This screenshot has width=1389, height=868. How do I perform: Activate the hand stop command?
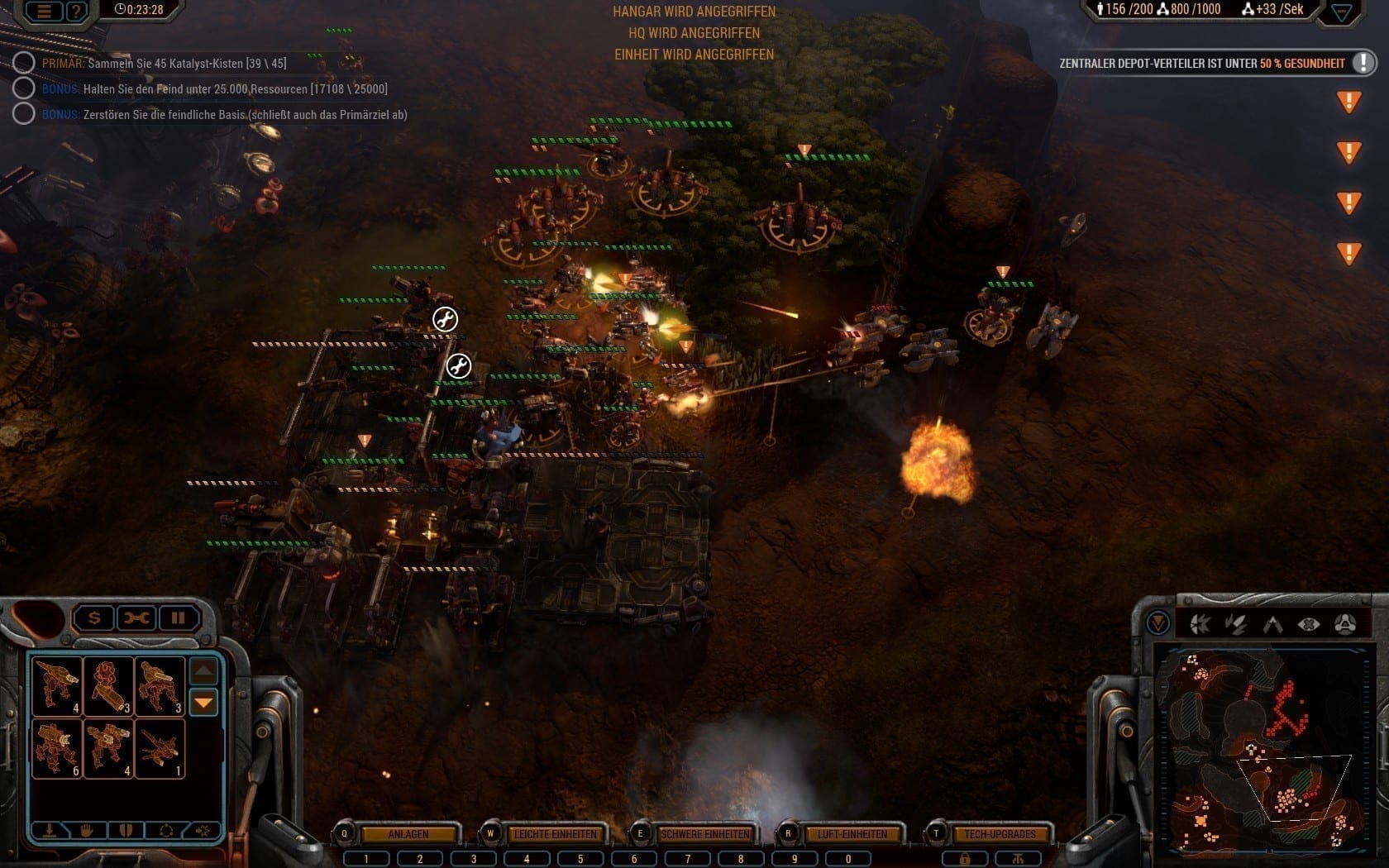pyautogui.click(x=87, y=830)
